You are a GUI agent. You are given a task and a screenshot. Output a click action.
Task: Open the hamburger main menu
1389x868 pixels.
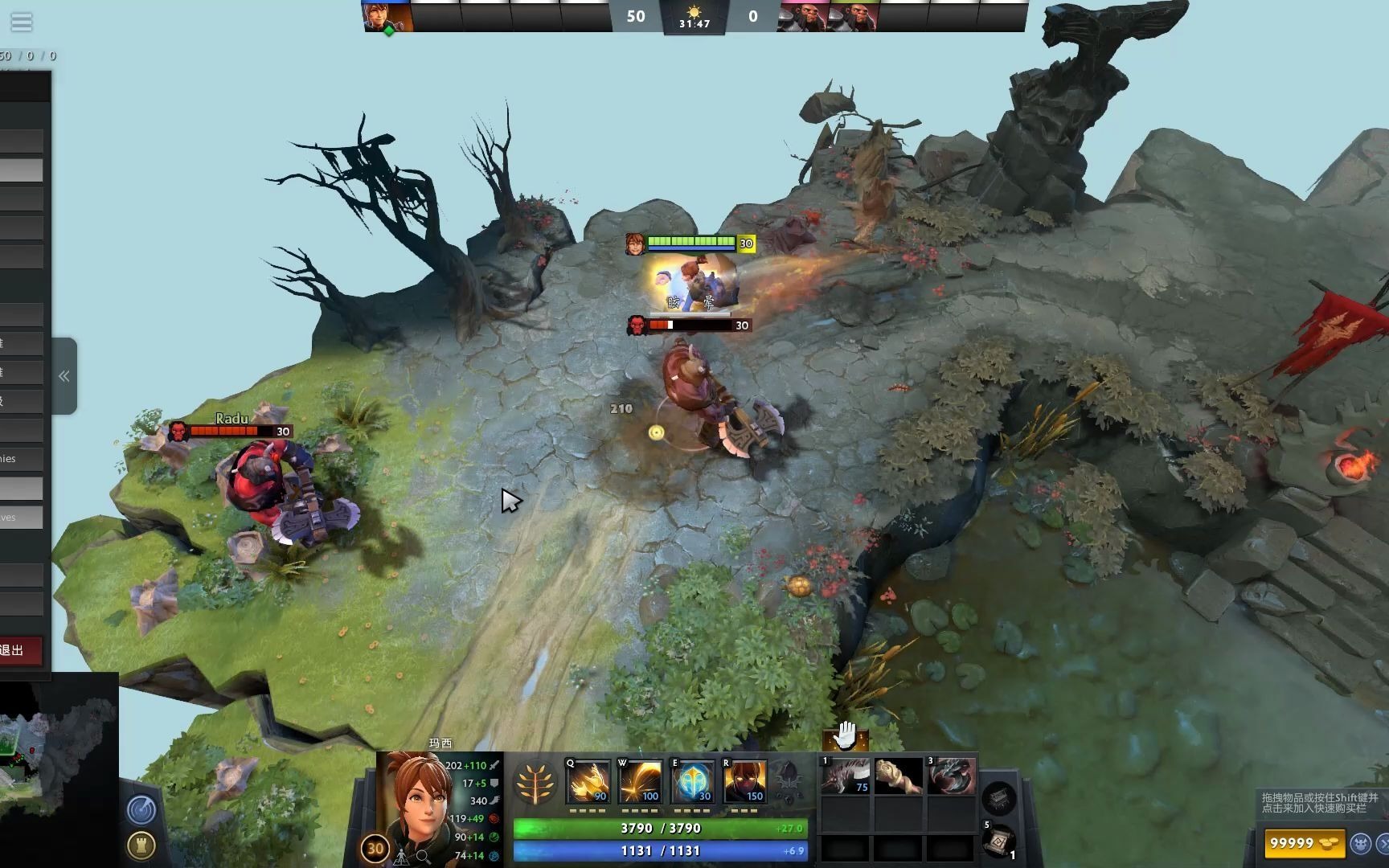(22, 22)
